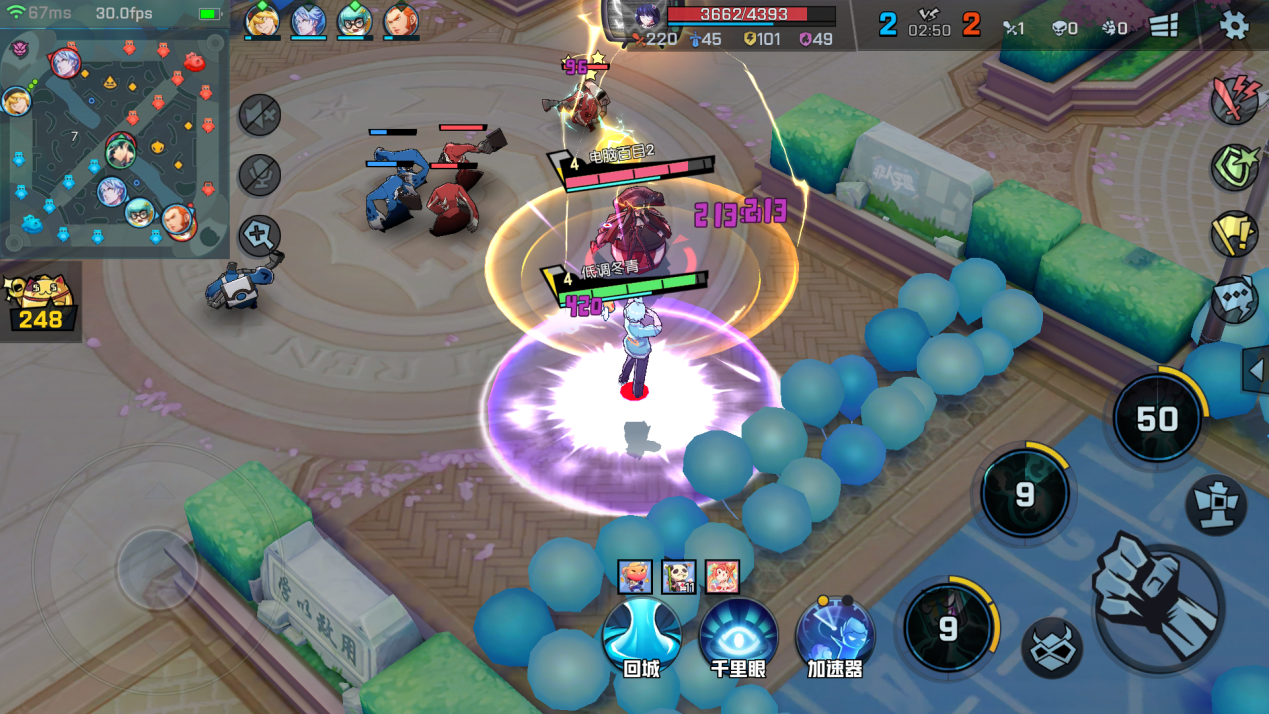Trigger the skill showing 50 cooldown
The height and width of the screenshot is (714, 1269).
[1157, 419]
